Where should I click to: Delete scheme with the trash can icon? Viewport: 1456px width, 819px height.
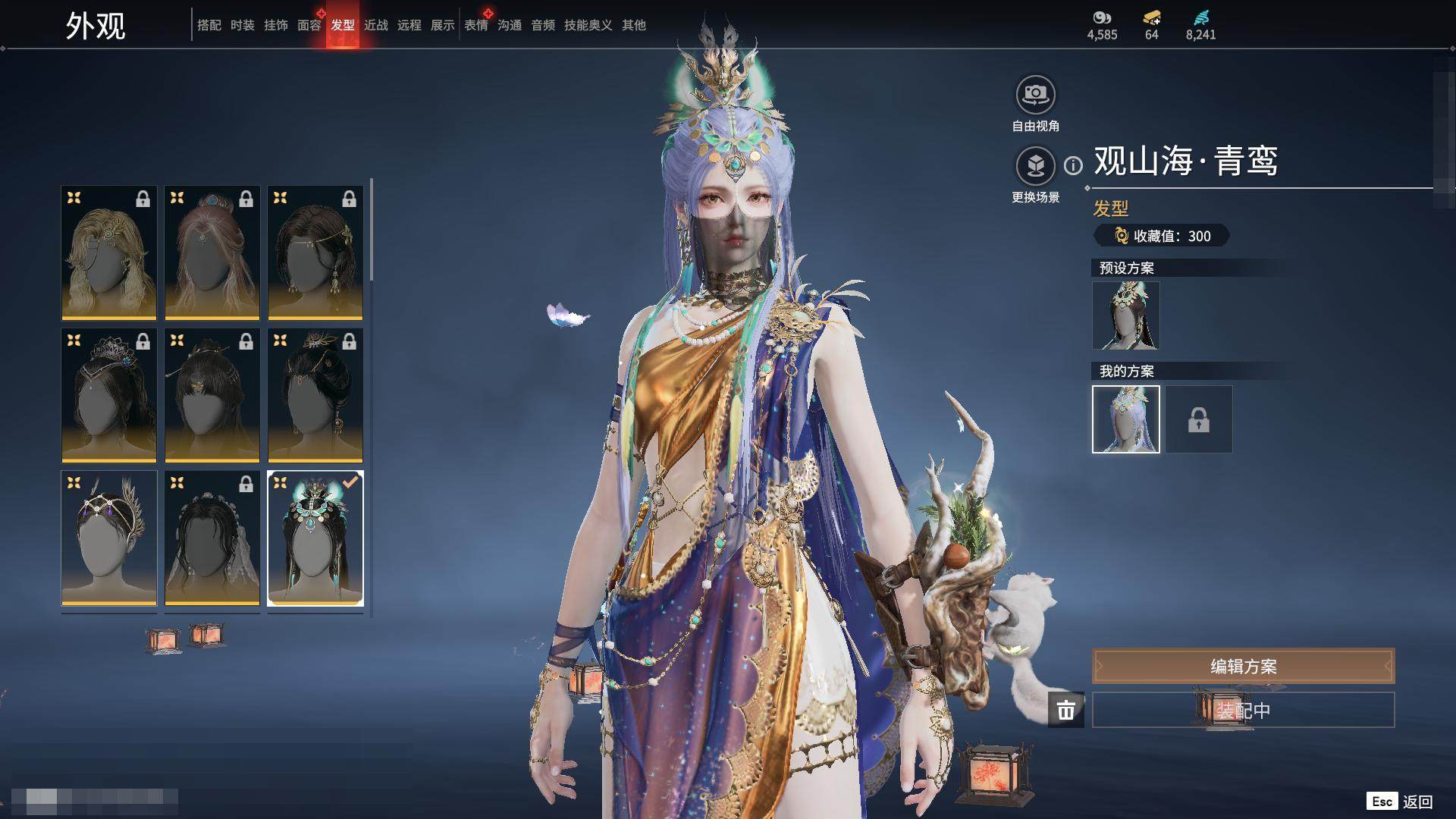click(1066, 711)
